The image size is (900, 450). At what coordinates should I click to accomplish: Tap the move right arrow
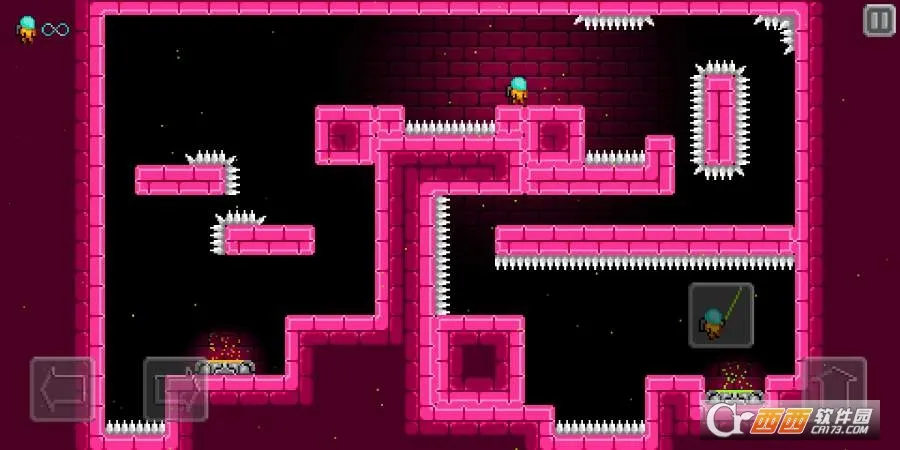(x=176, y=389)
